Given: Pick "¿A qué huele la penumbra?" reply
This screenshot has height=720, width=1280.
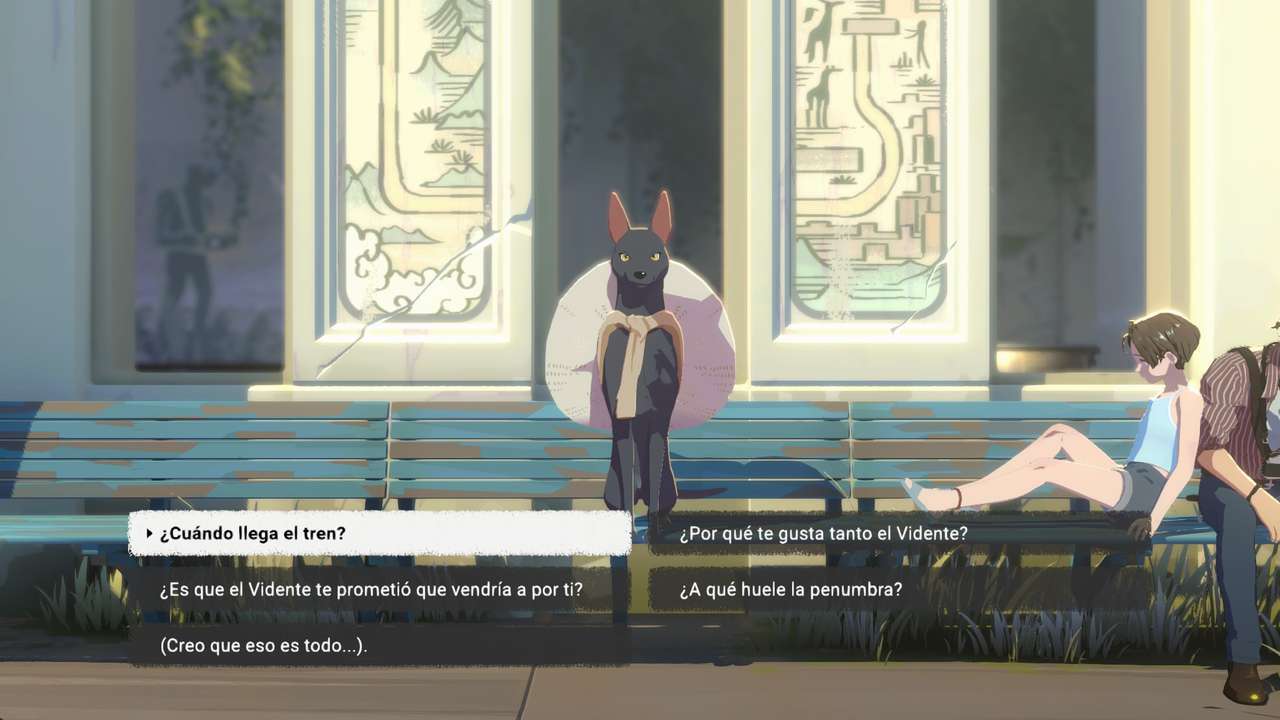Looking at the screenshot, I should pos(790,590).
